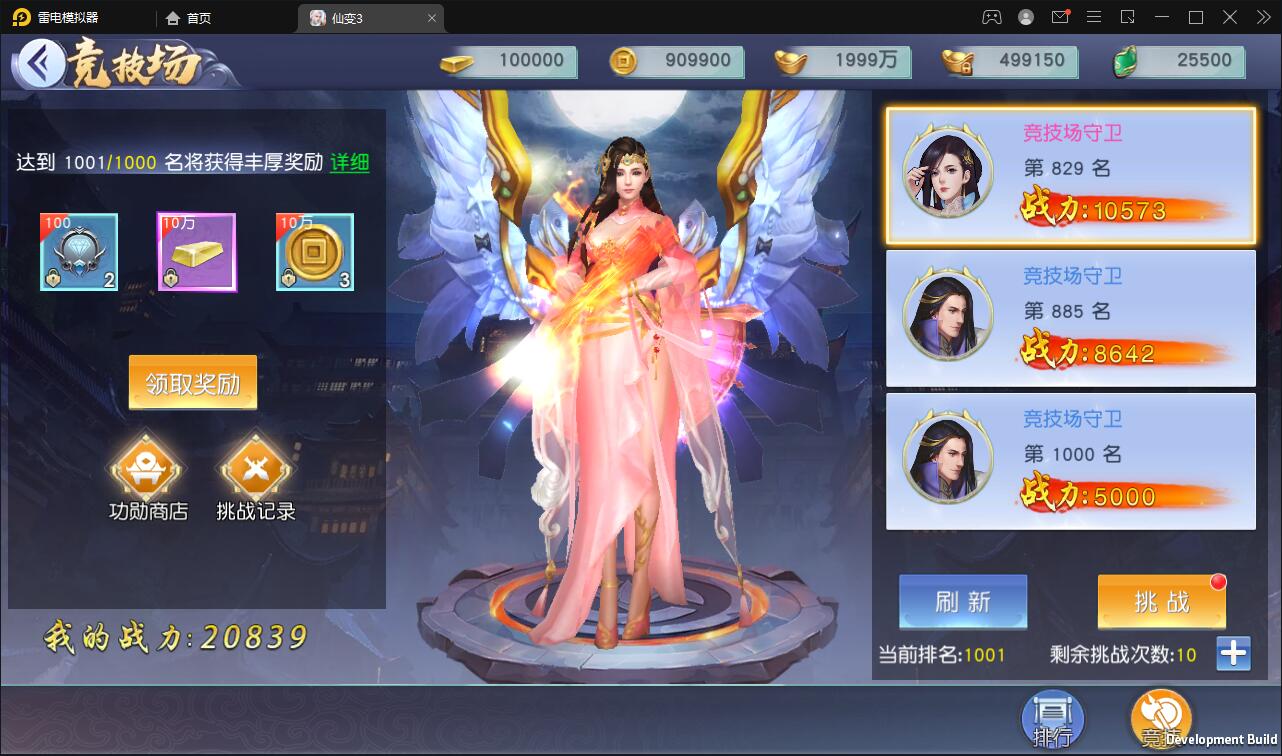Select the 100 diamond reward chest

(x=78, y=252)
